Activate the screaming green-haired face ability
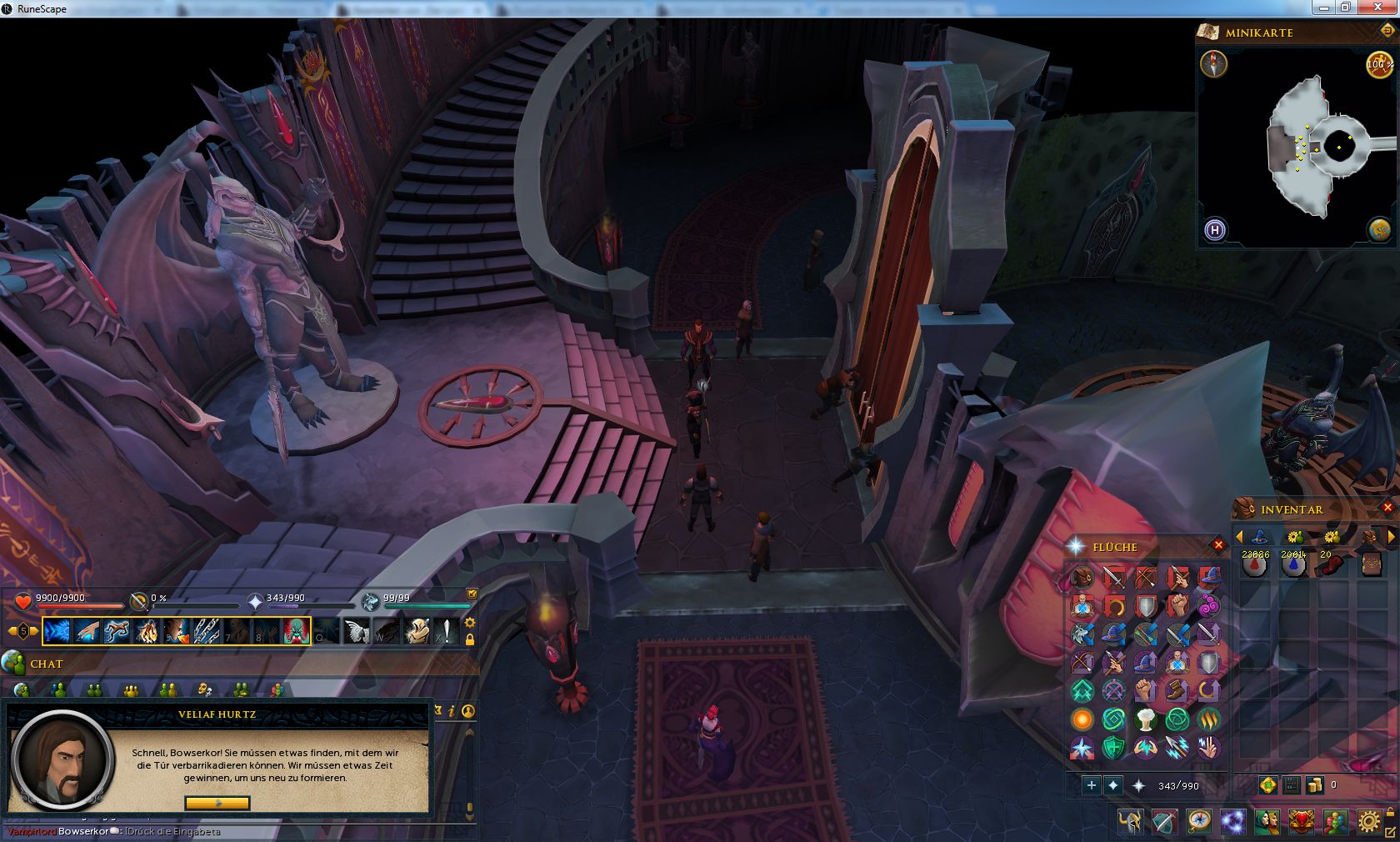The height and width of the screenshot is (842, 1400). point(296,631)
